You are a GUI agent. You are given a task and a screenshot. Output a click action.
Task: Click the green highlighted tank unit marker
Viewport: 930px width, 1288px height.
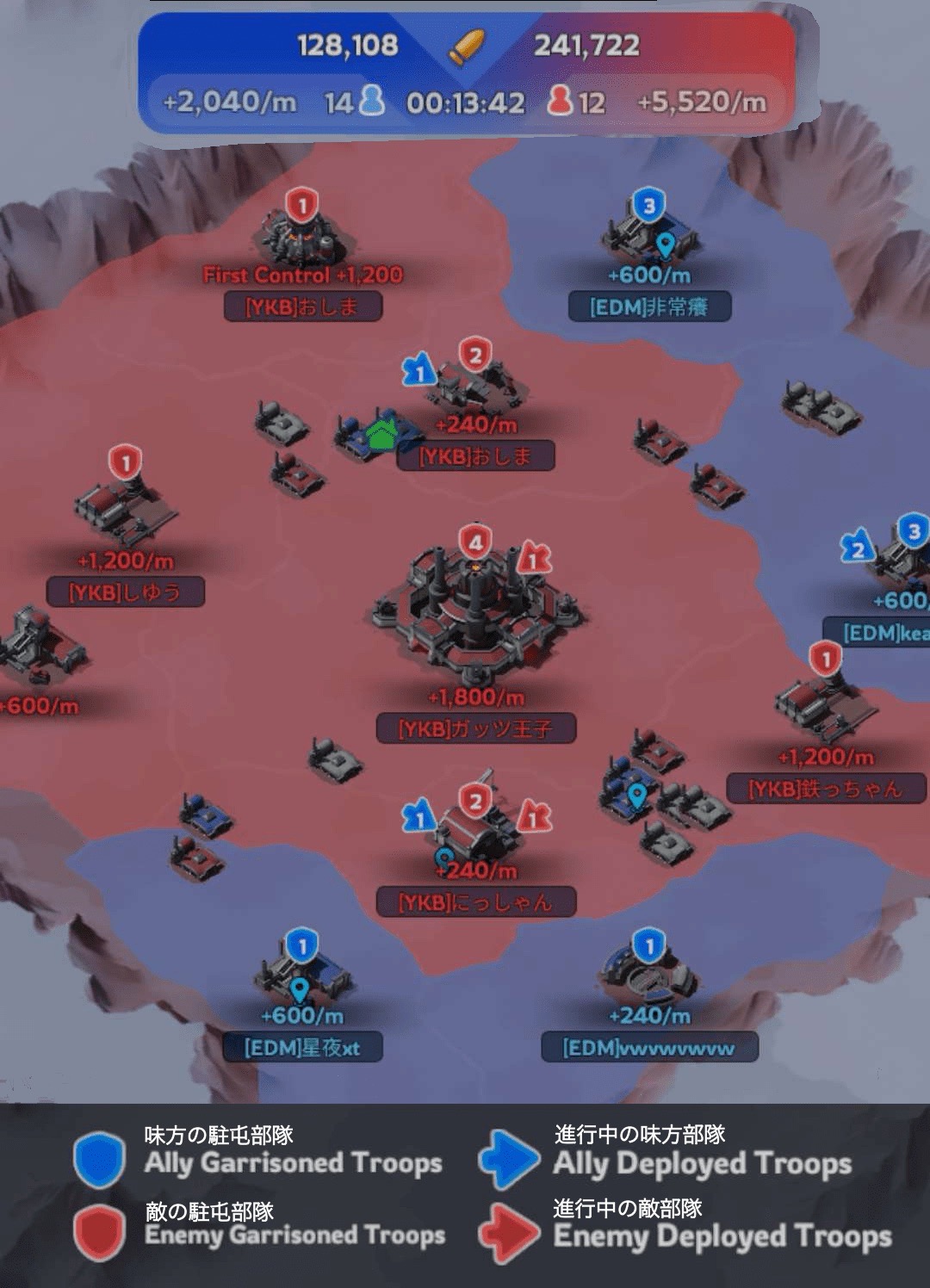[x=380, y=436]
